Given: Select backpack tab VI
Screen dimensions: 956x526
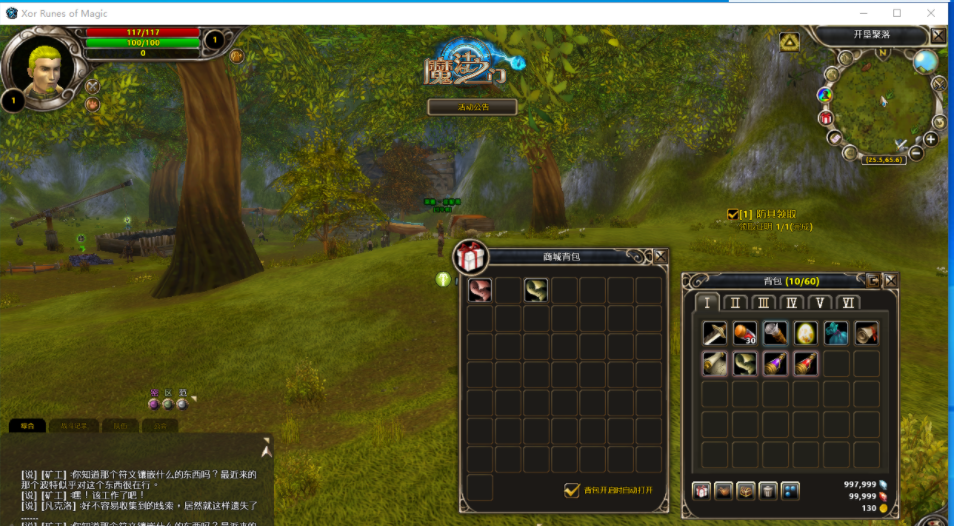Looking at the screenshot, I should coord(849,303).
